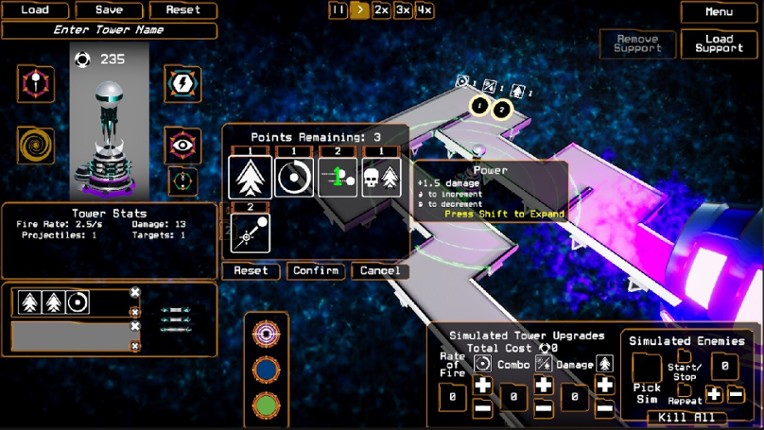
Task: Save the current tower
Action: [x=110, y=10]
